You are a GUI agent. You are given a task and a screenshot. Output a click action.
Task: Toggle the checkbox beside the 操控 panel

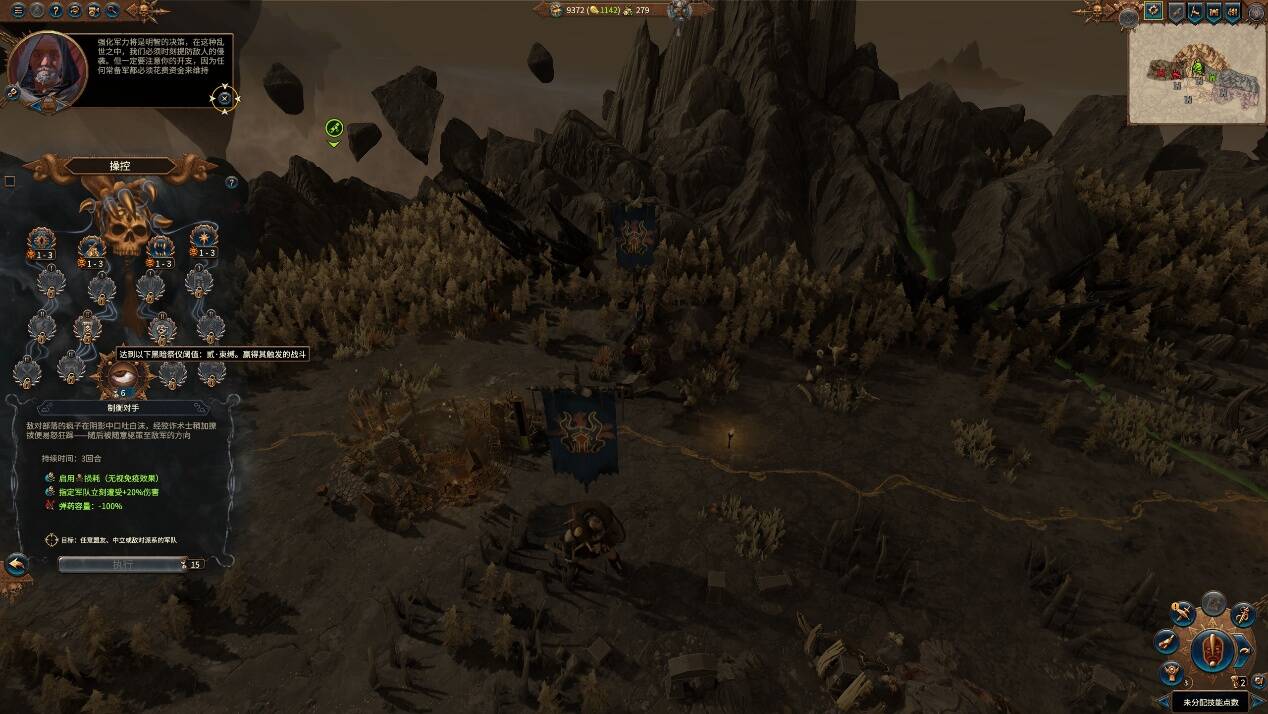10,181
